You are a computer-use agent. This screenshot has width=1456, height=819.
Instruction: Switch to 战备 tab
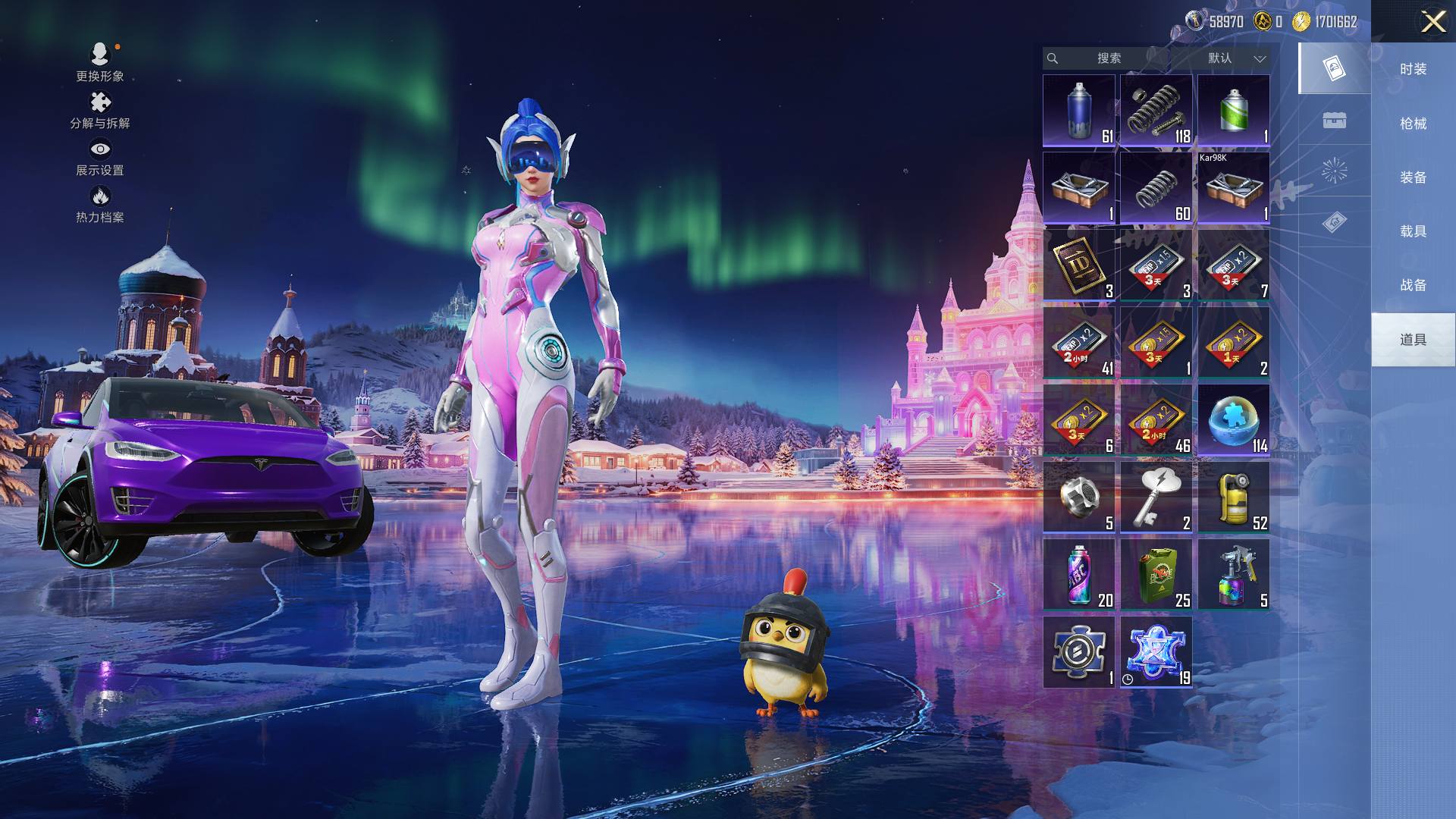pos(1413,285)
